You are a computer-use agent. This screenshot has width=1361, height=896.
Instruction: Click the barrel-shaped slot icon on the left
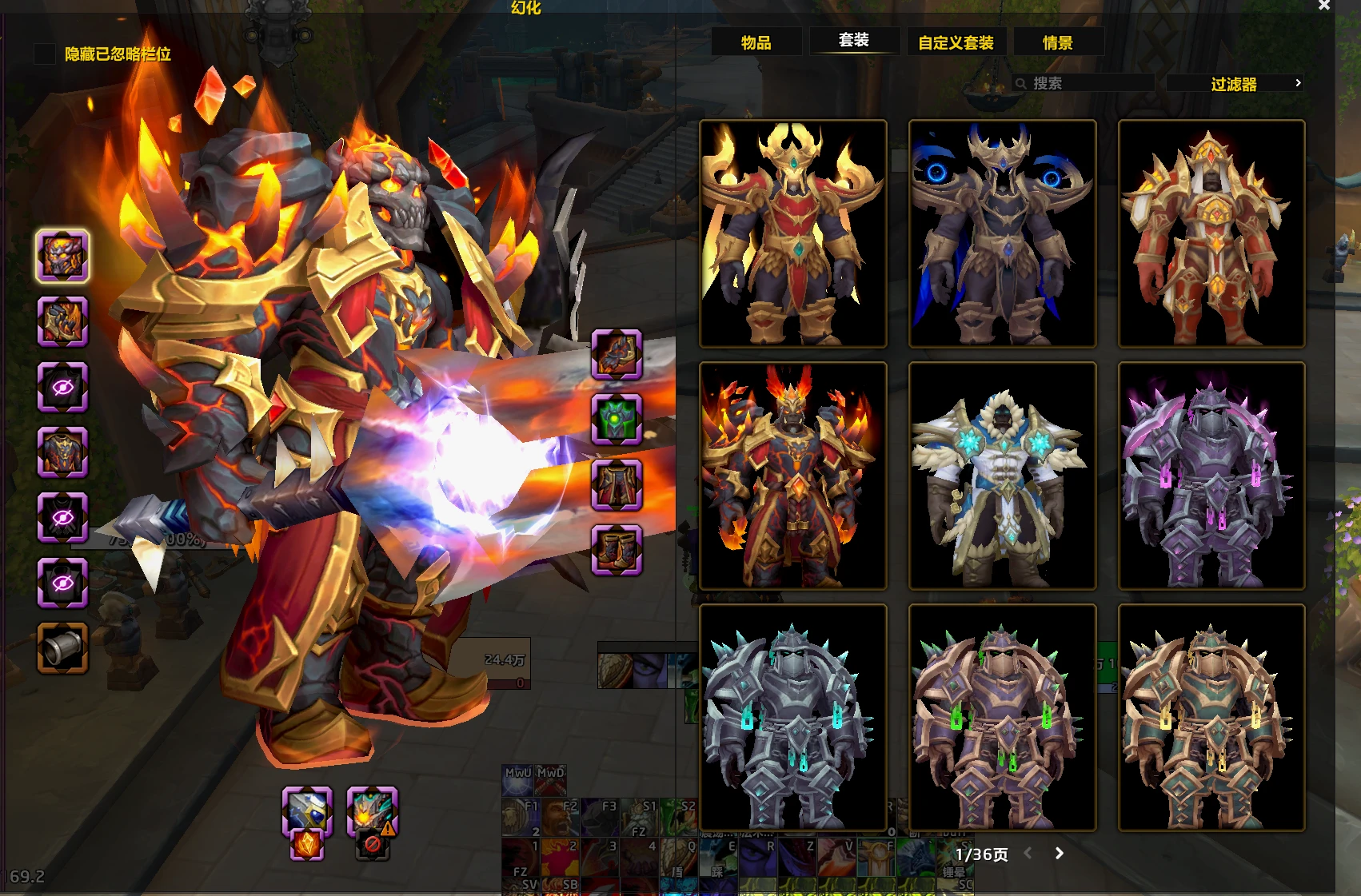coord(62,647)
